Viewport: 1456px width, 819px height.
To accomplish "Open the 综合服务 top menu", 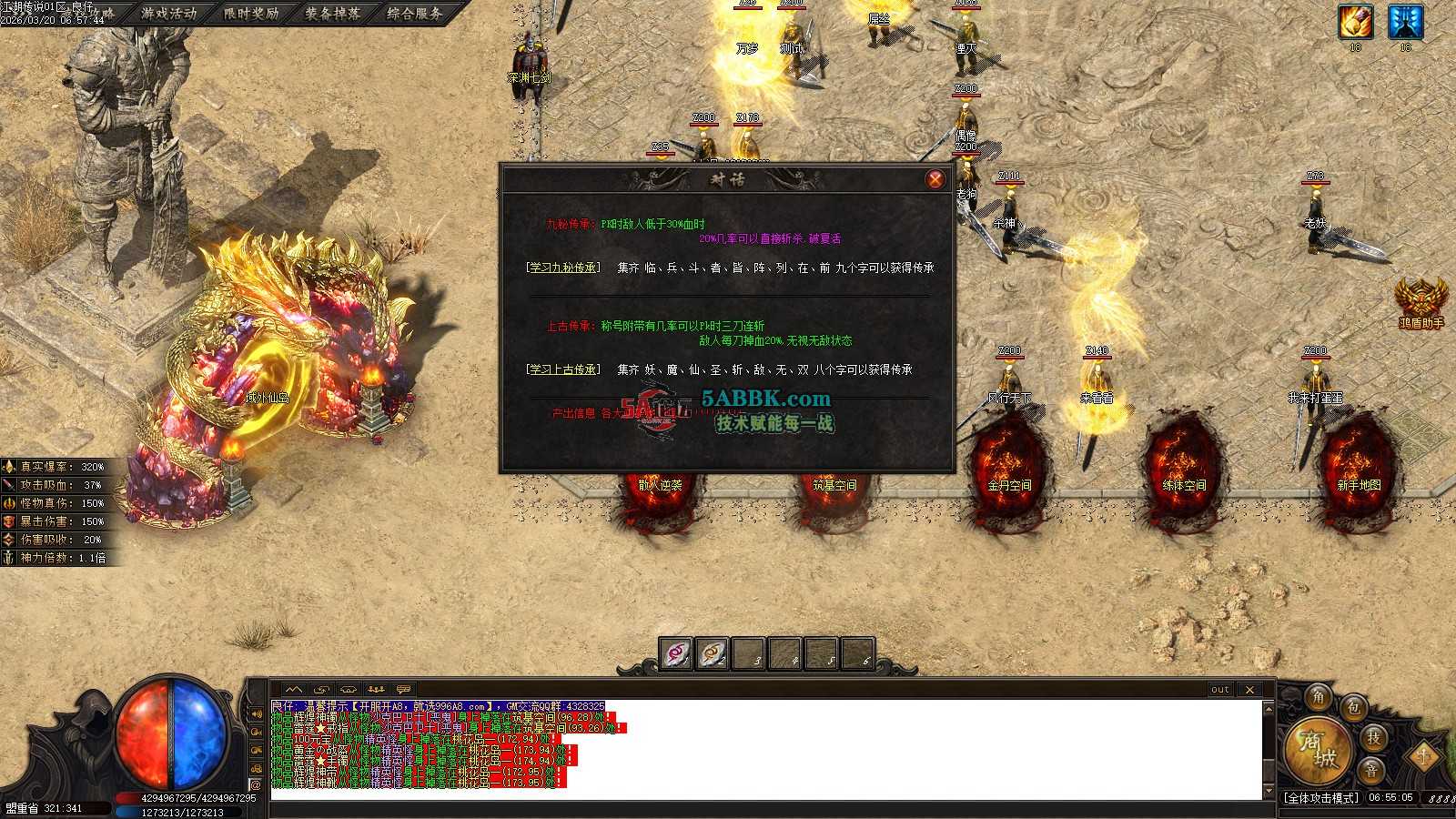I will click(x=415, y=14).
